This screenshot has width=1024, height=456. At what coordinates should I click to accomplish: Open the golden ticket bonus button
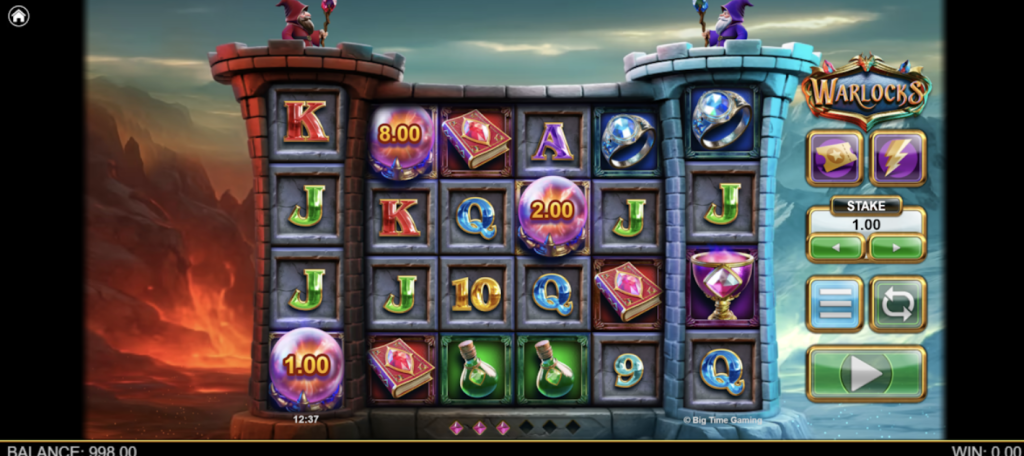pyautogui.click(x=835, y=158)
